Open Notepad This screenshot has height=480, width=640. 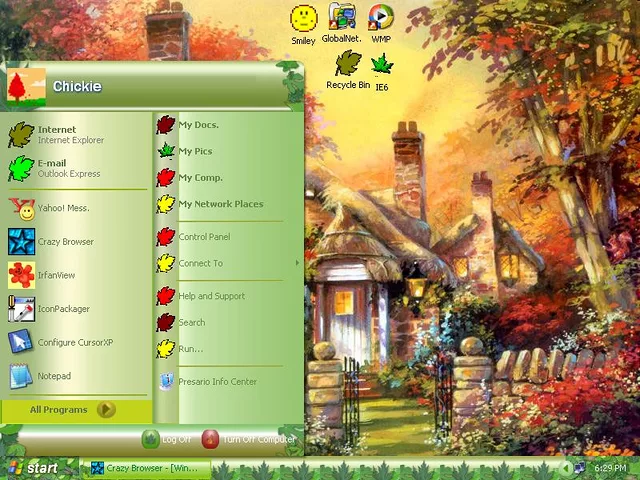(54, 376)
